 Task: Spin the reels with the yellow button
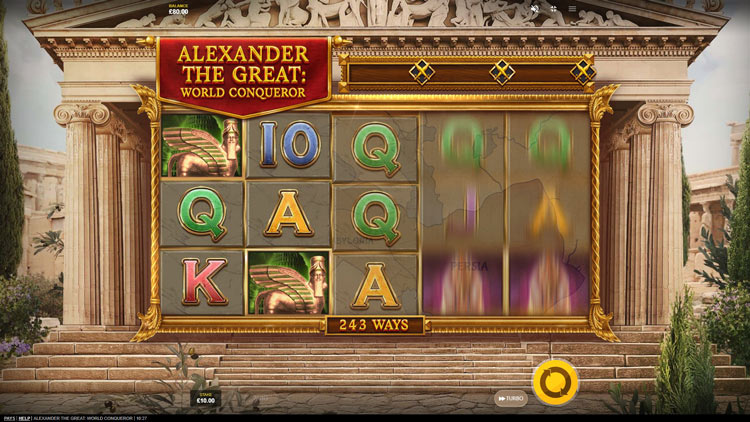(555, 382)
